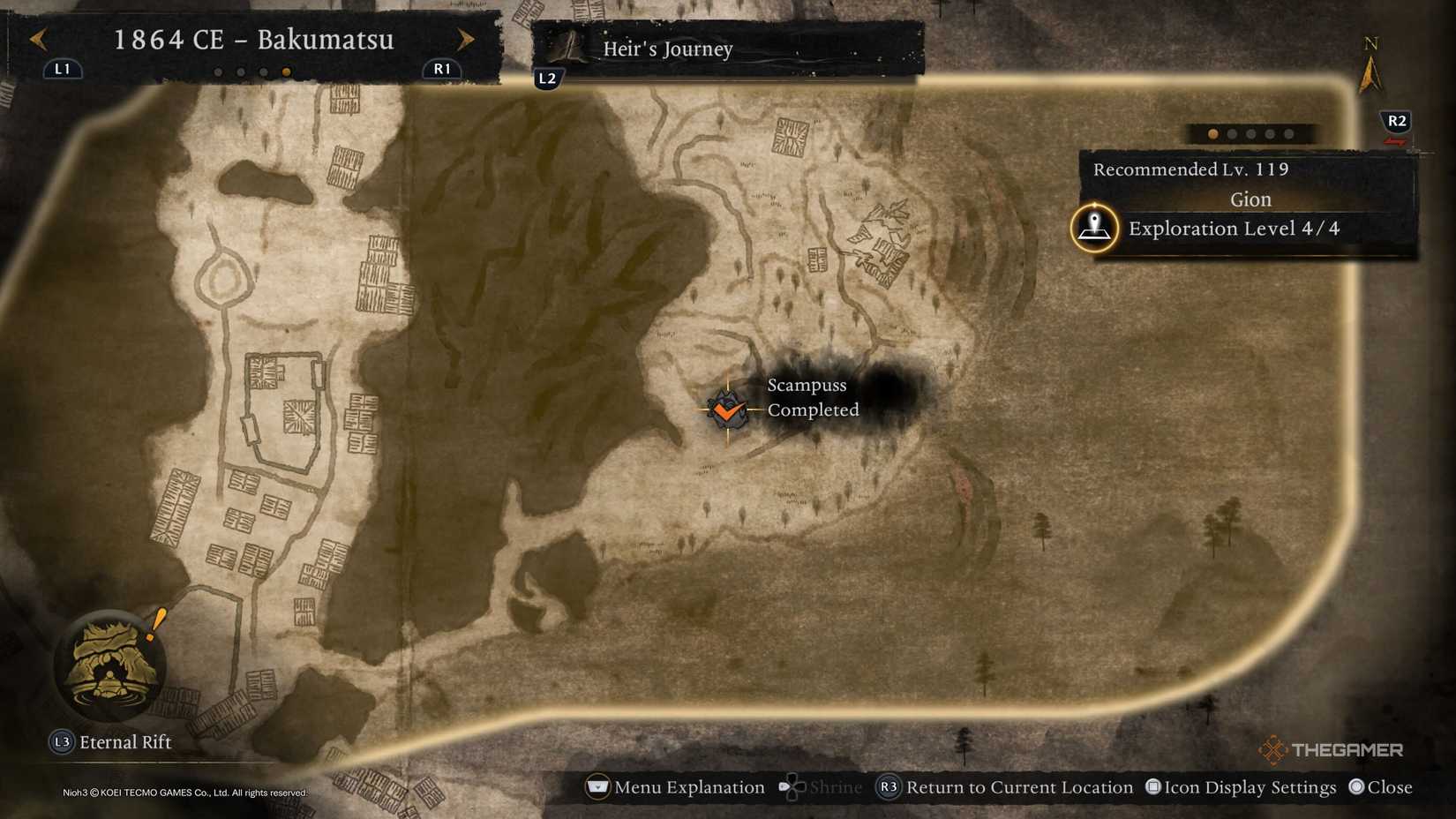This screenshot has width=1456, height=819.
Task: Select the Shrine icon in the bottom bar
Action: tap(792, 786)
